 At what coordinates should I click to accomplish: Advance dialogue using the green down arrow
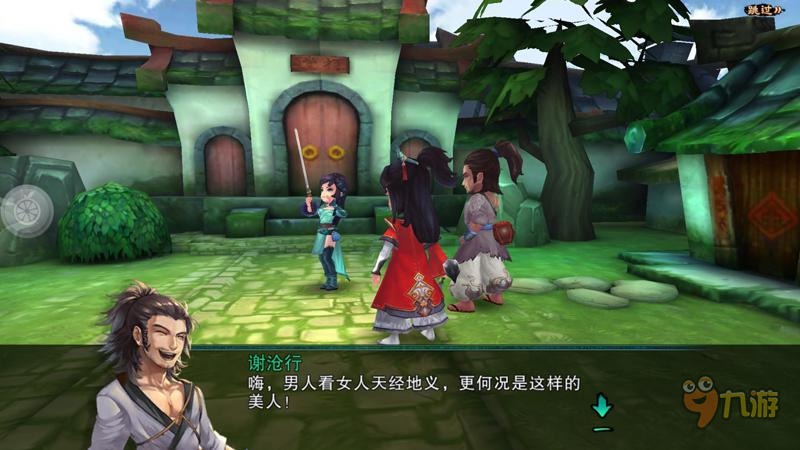601,408
